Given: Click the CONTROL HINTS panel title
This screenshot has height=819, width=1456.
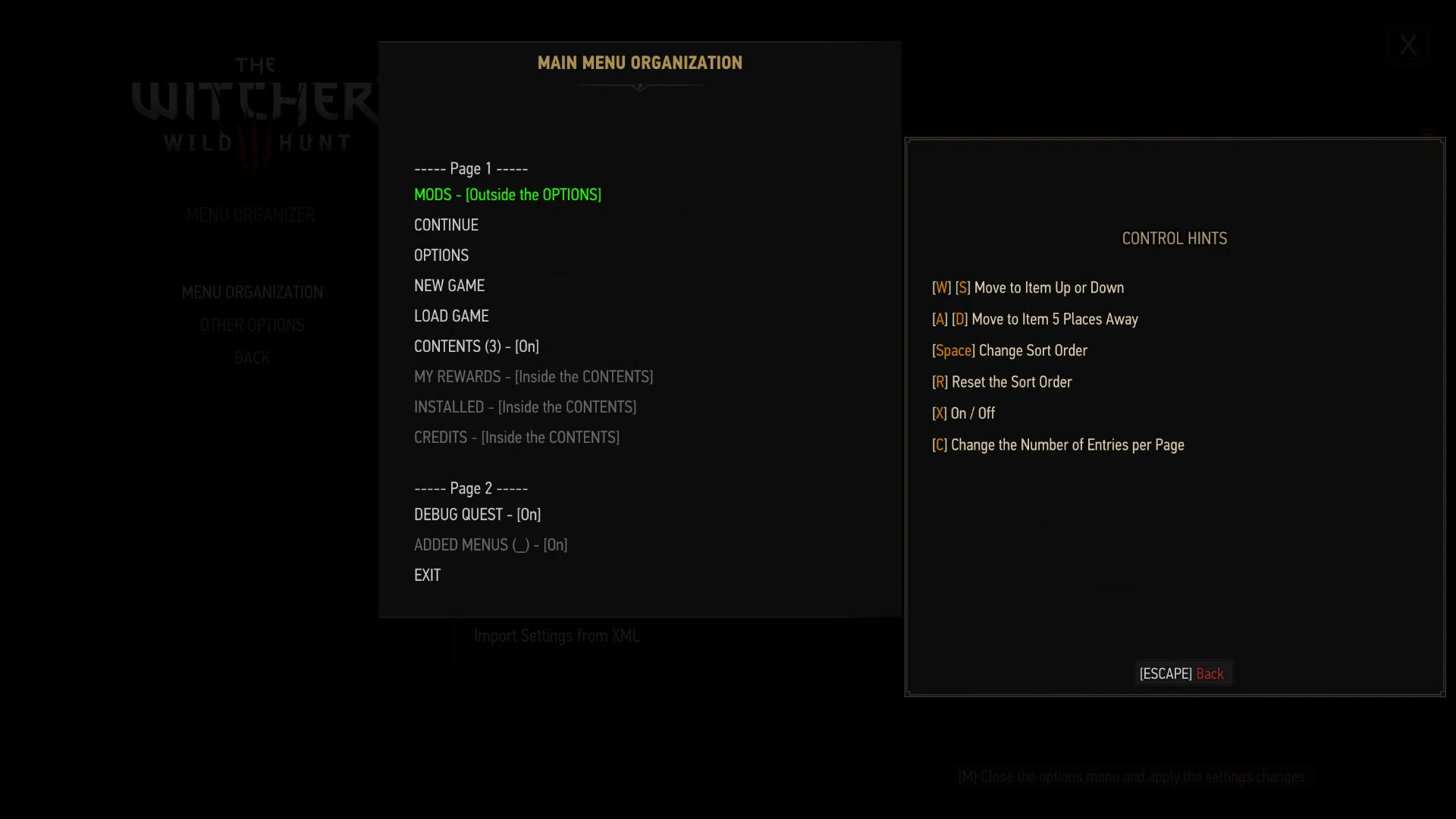Looking at the screenshot, I should (x=1174, y=238).
